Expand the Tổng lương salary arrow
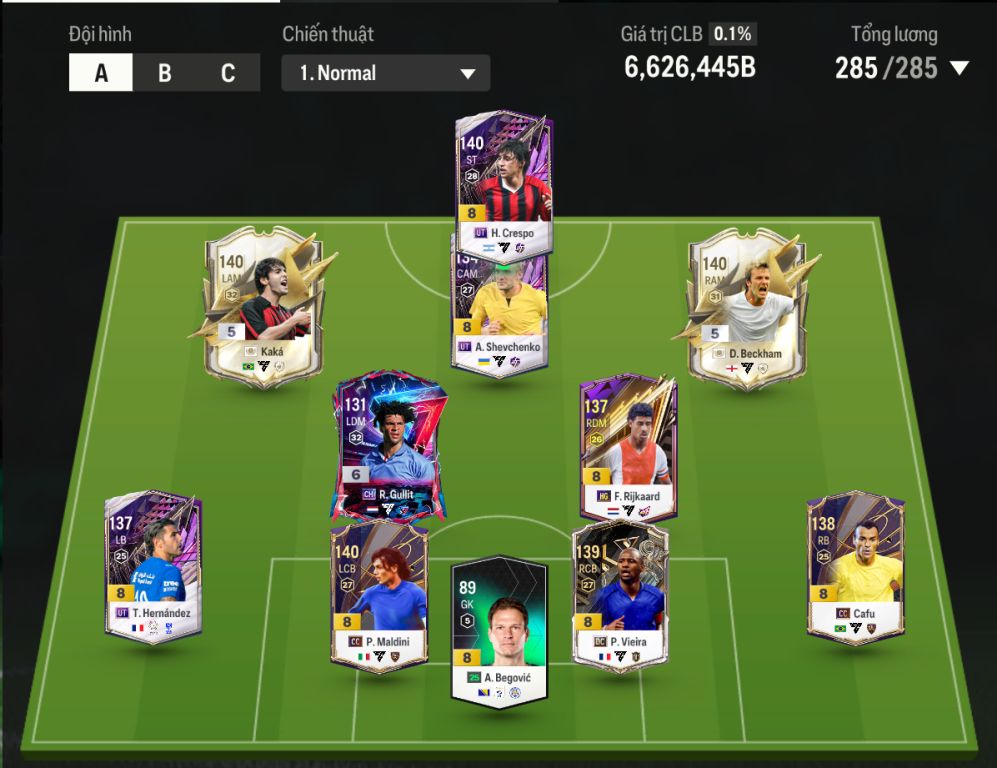The width and height of the screenshot is (997, 768). 959,69
